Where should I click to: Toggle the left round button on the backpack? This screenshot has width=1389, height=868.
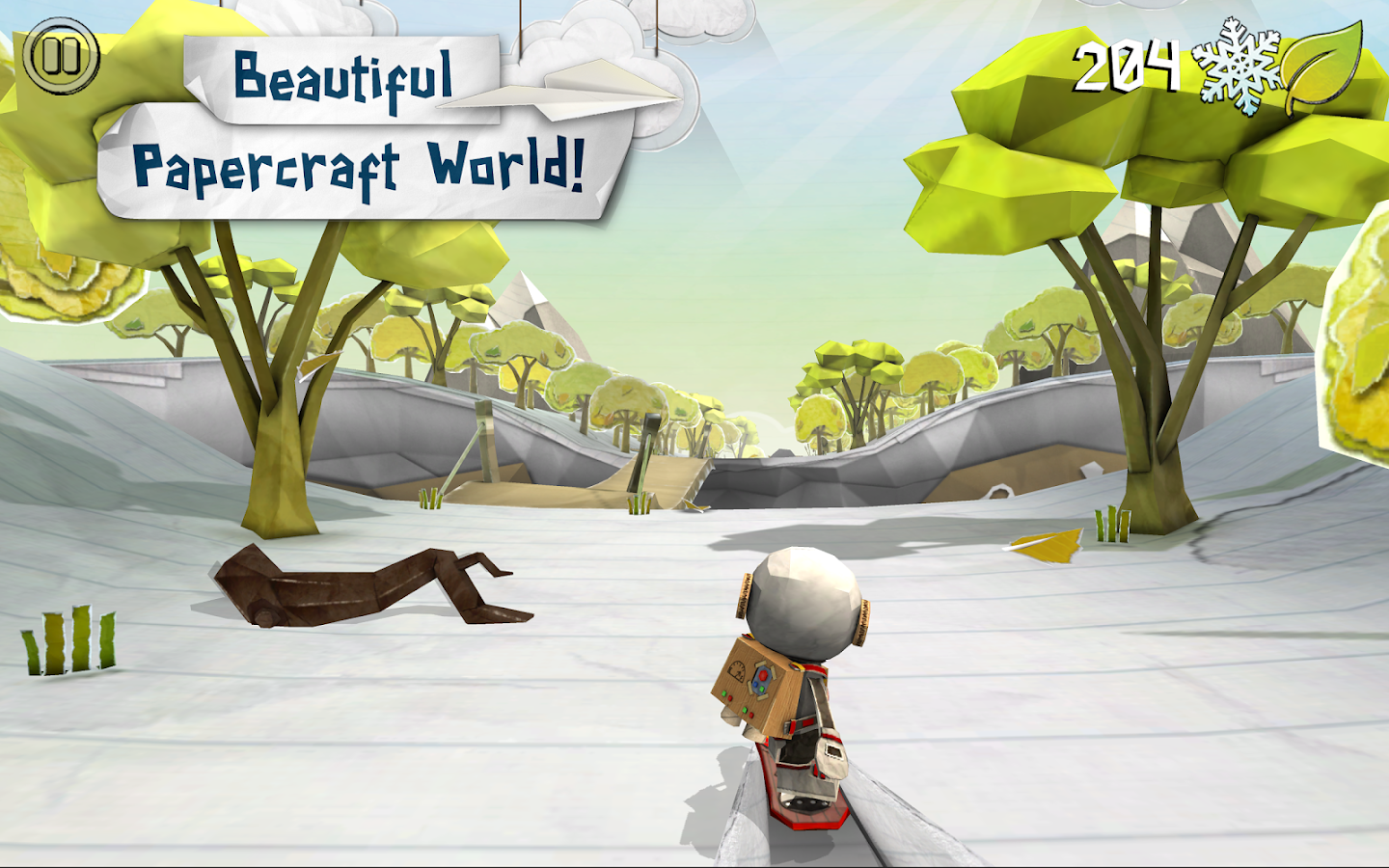[754, 685]
